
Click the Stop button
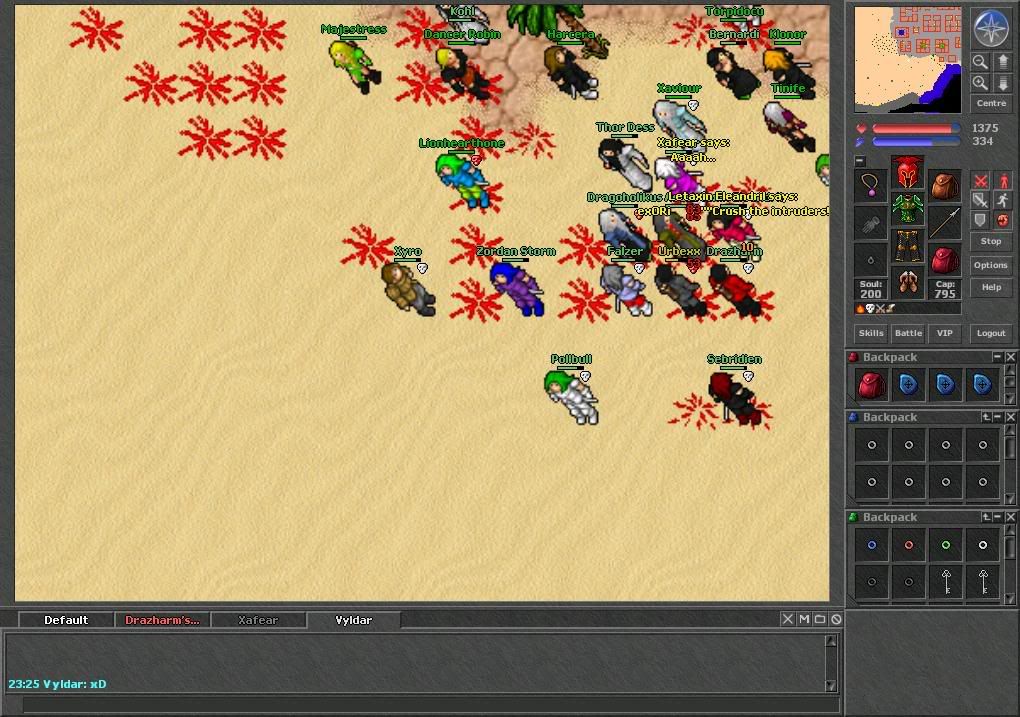[x=991, y=241]
